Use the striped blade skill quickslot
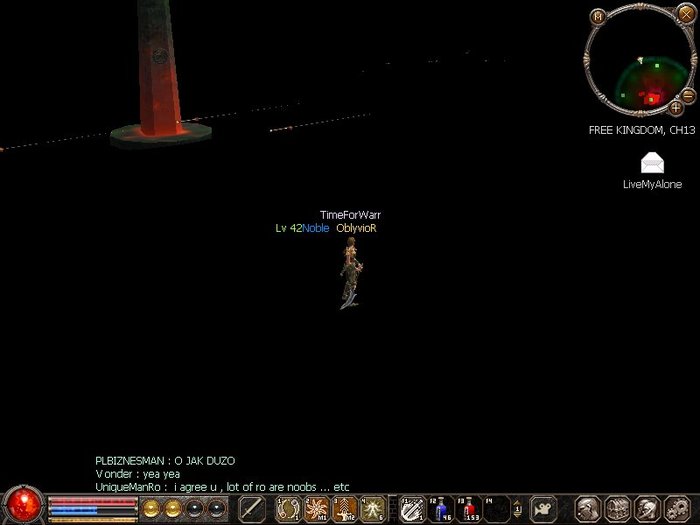The height and width of the screenshot is (525, 700). click(411, 508)
